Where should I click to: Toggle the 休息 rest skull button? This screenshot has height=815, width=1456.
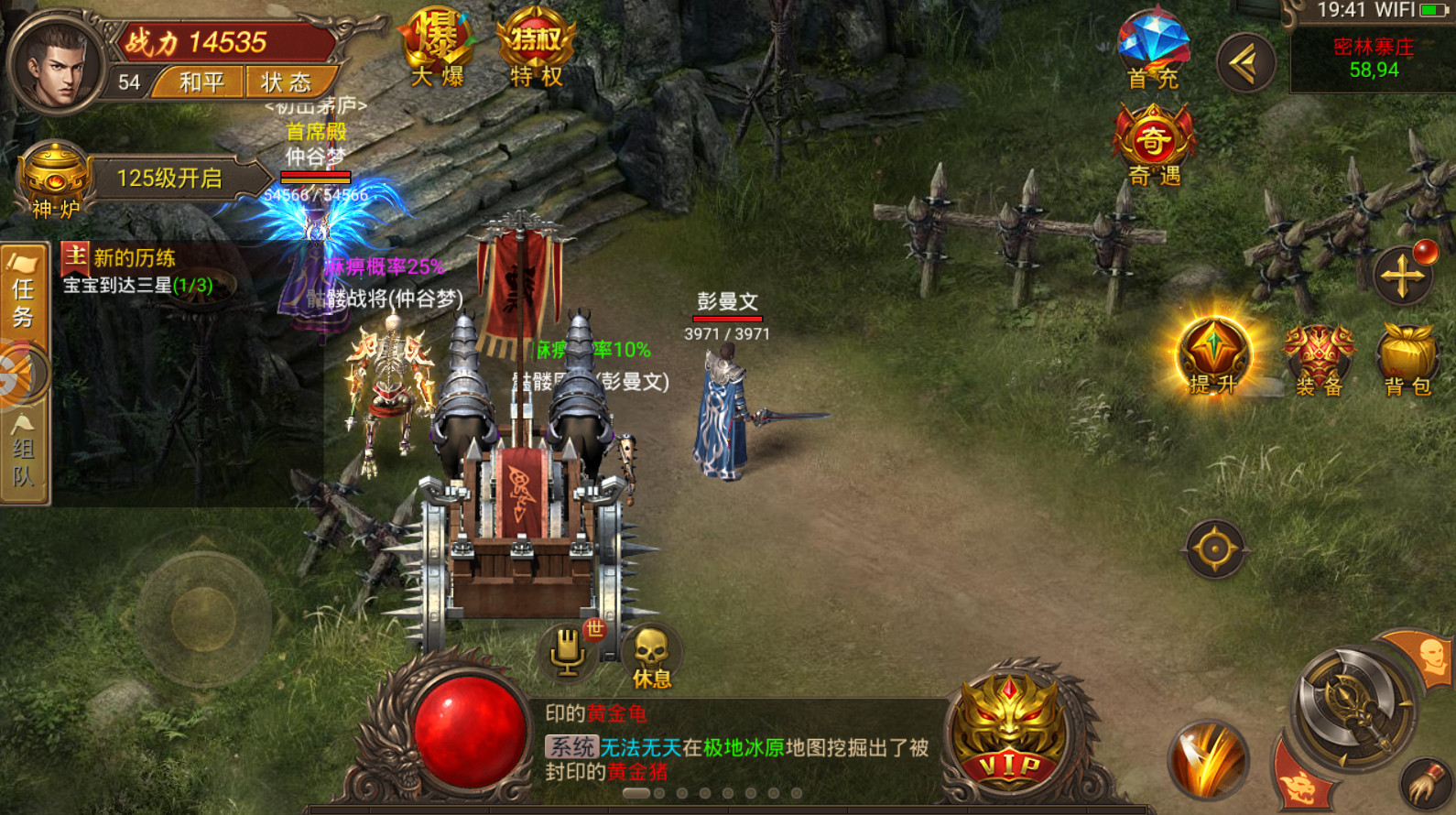point(651,656)
